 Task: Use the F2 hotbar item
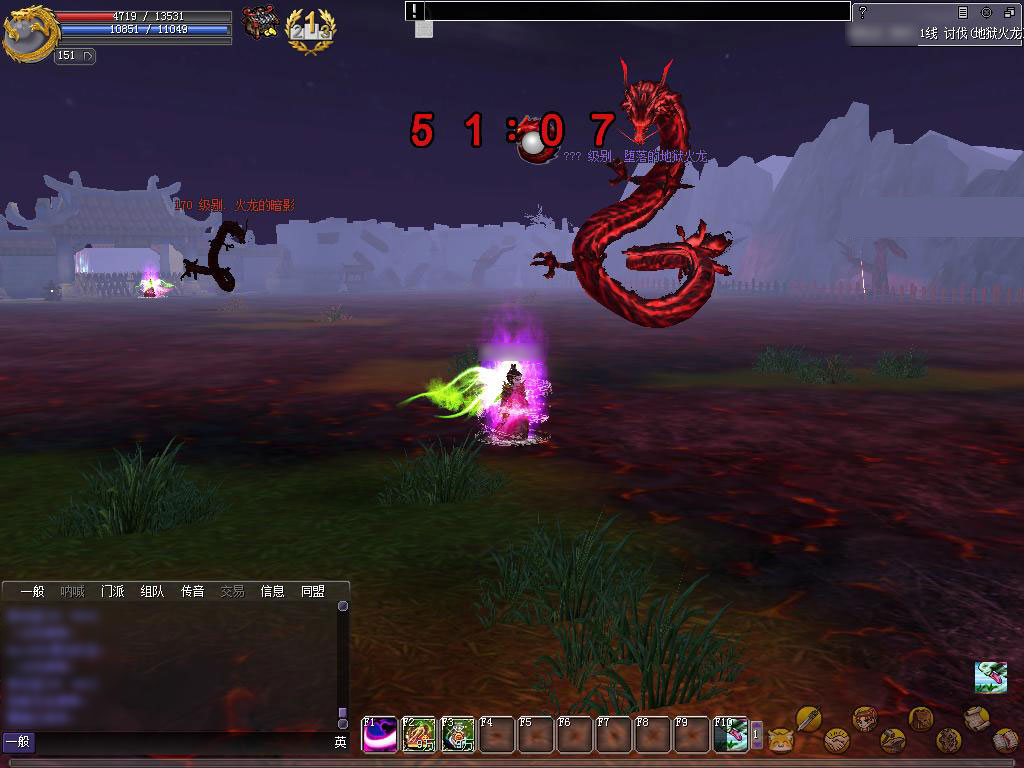click(x=419, y=735)
